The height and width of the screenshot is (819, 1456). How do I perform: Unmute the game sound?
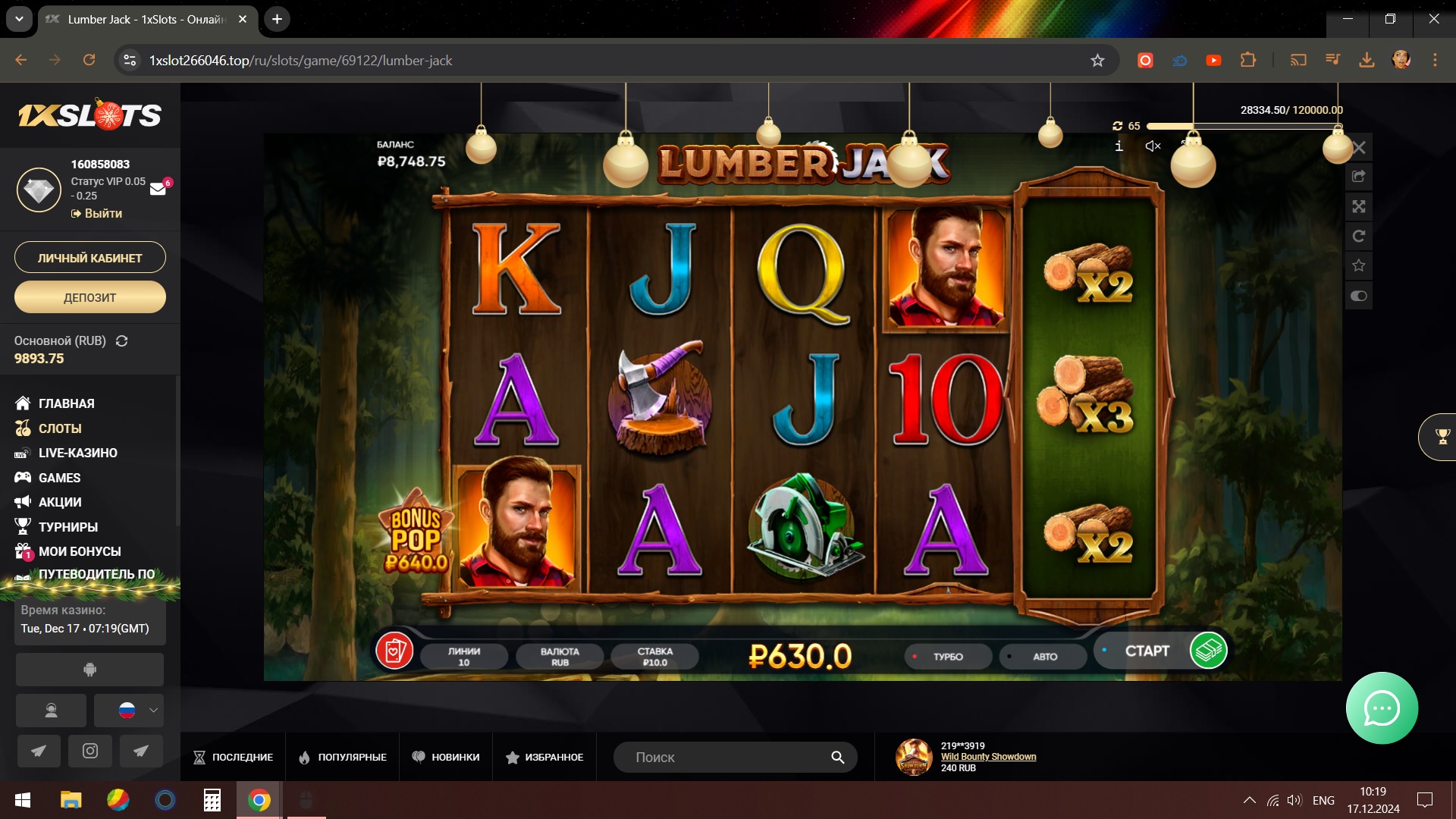point(1153,146)
